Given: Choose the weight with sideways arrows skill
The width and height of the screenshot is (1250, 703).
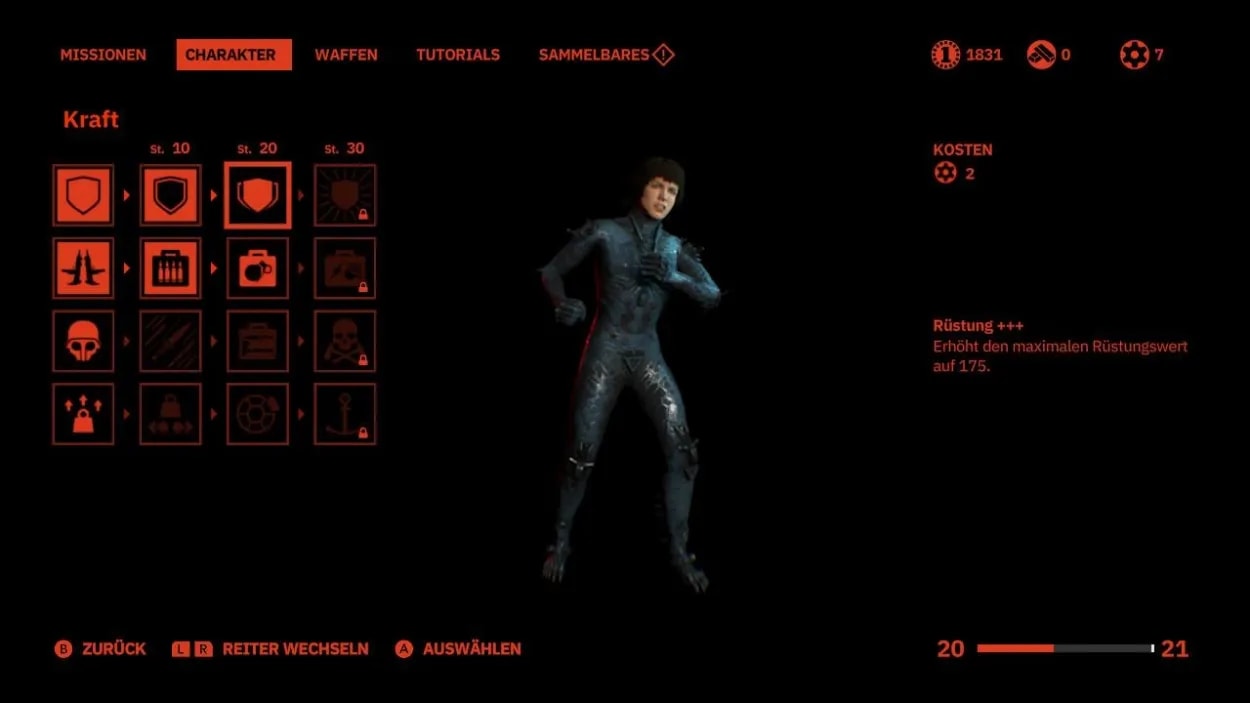Looking at the screenshot, I should (170, 414).
